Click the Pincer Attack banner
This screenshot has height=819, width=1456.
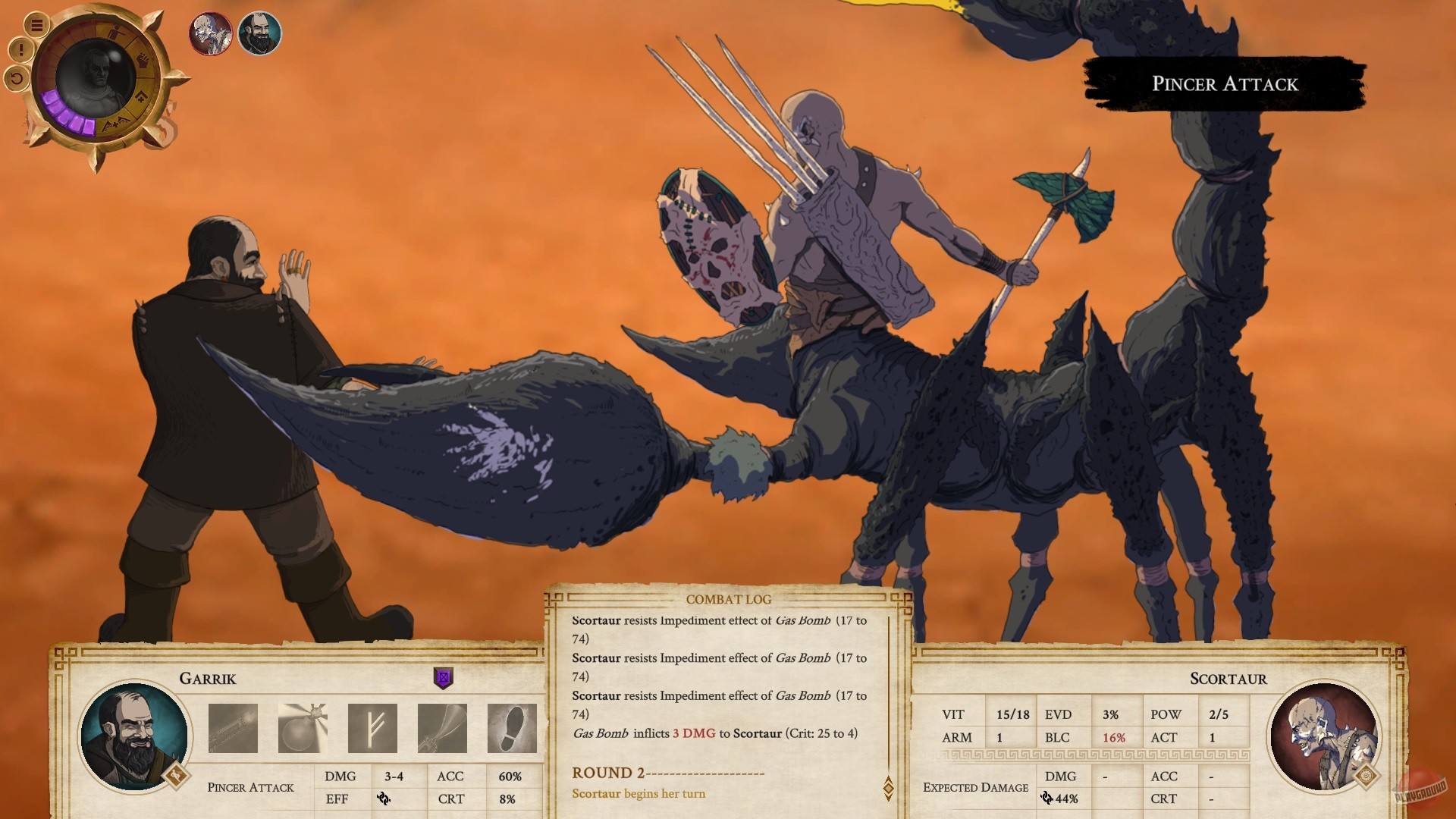[x=1225, y=84]
